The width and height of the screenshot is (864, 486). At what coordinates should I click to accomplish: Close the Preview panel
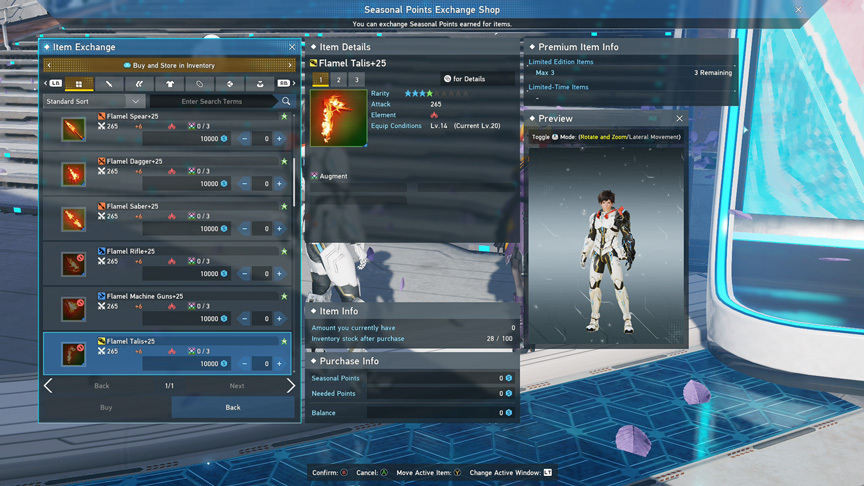(679, 118)
